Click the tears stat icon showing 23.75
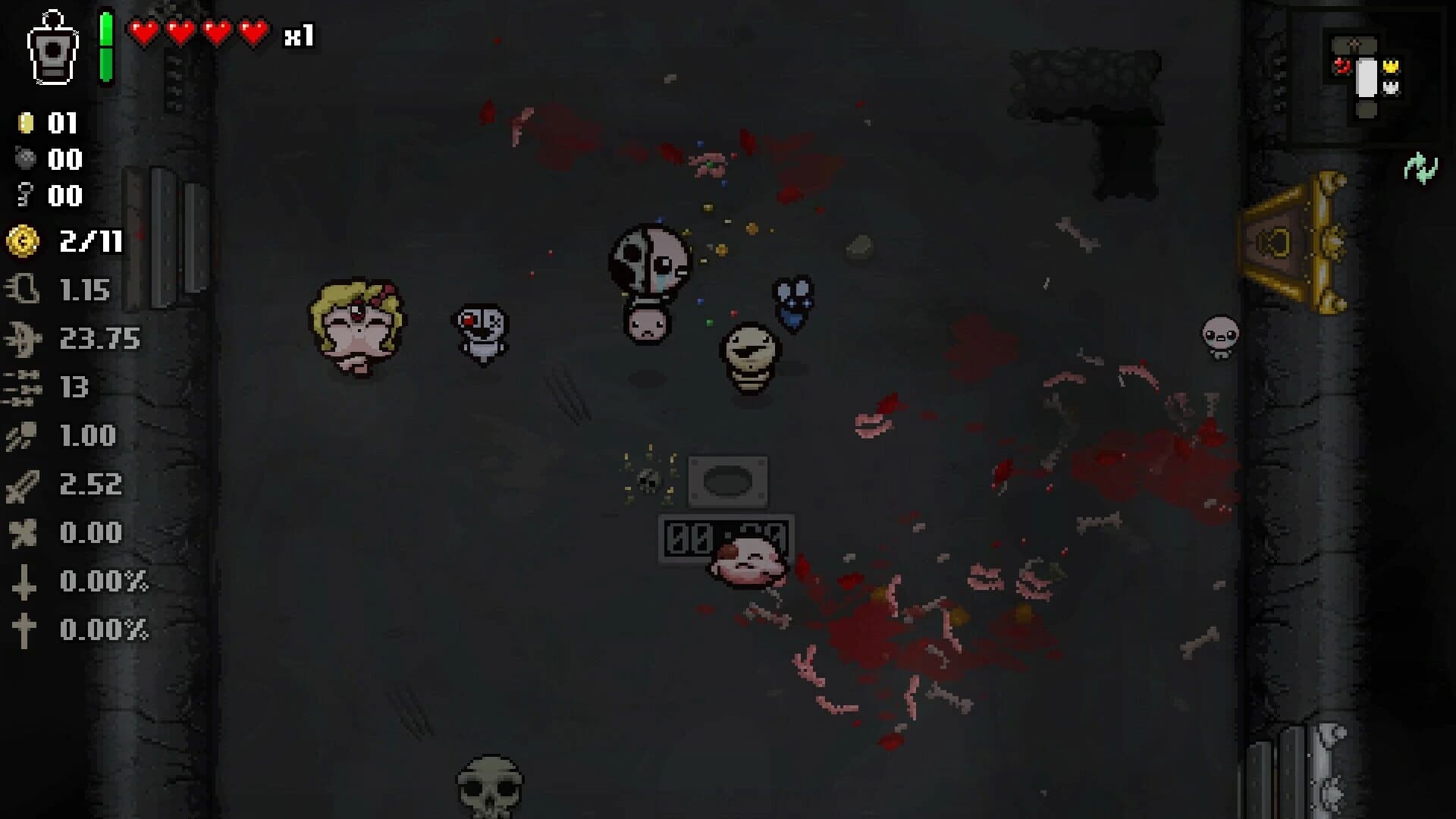The width and height of the screenshot is (1456, 819). tap(25, 339)
